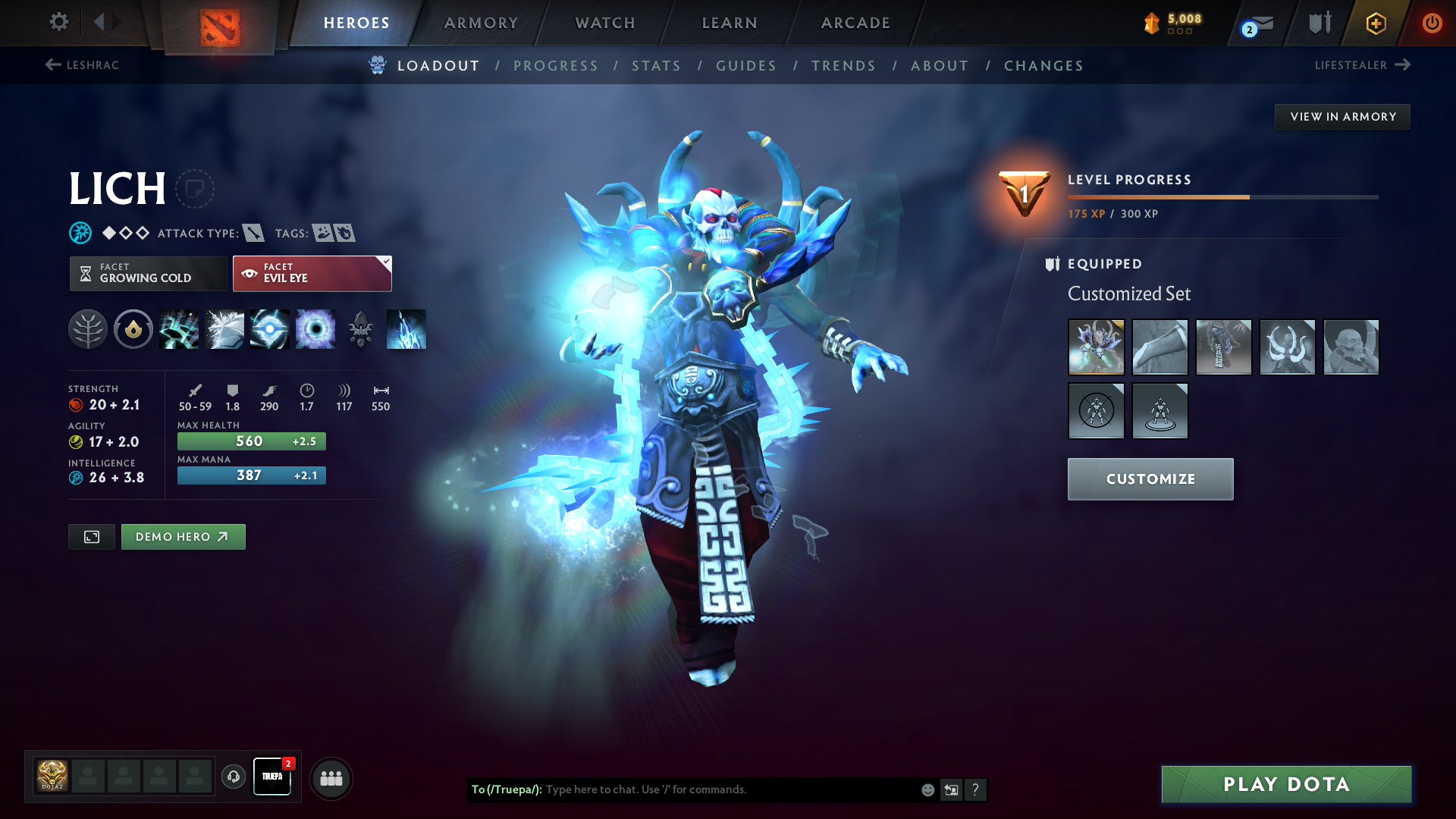This screenshot has height=819, width=1456.
Task: Open the Watch tab
Action: coord(605,23)
